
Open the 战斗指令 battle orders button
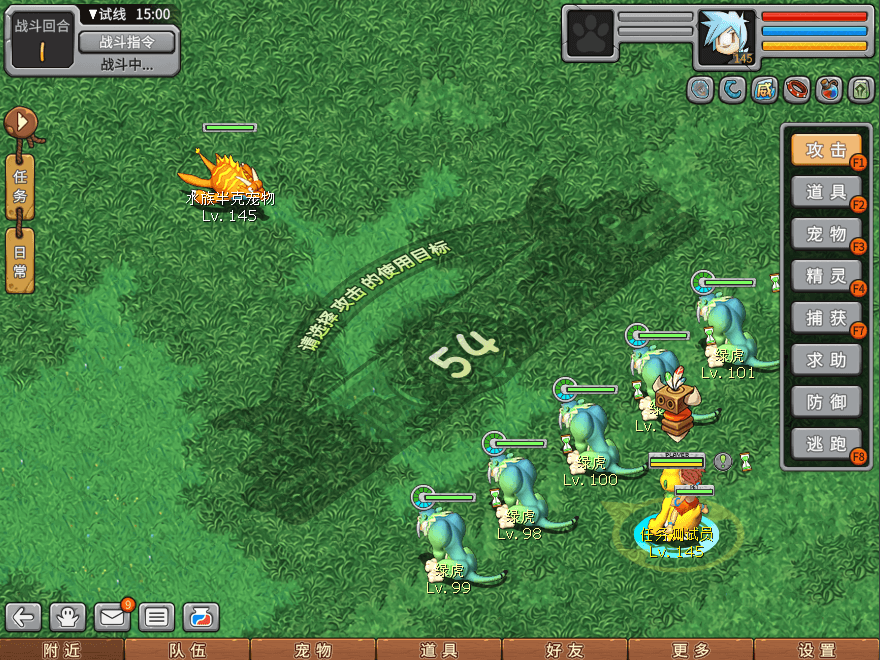tap(126, 42)
